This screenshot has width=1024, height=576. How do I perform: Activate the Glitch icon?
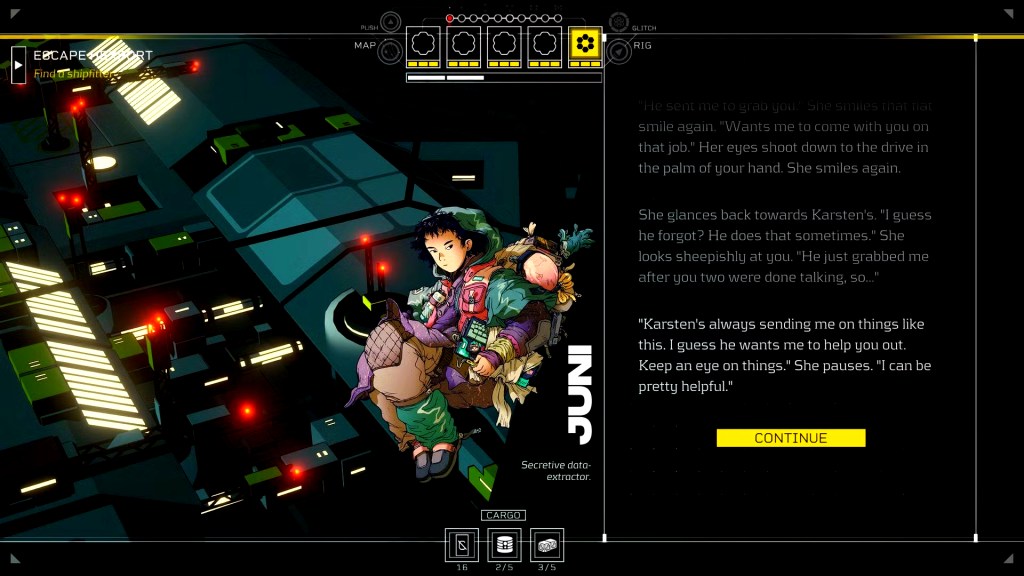[619, 21]
